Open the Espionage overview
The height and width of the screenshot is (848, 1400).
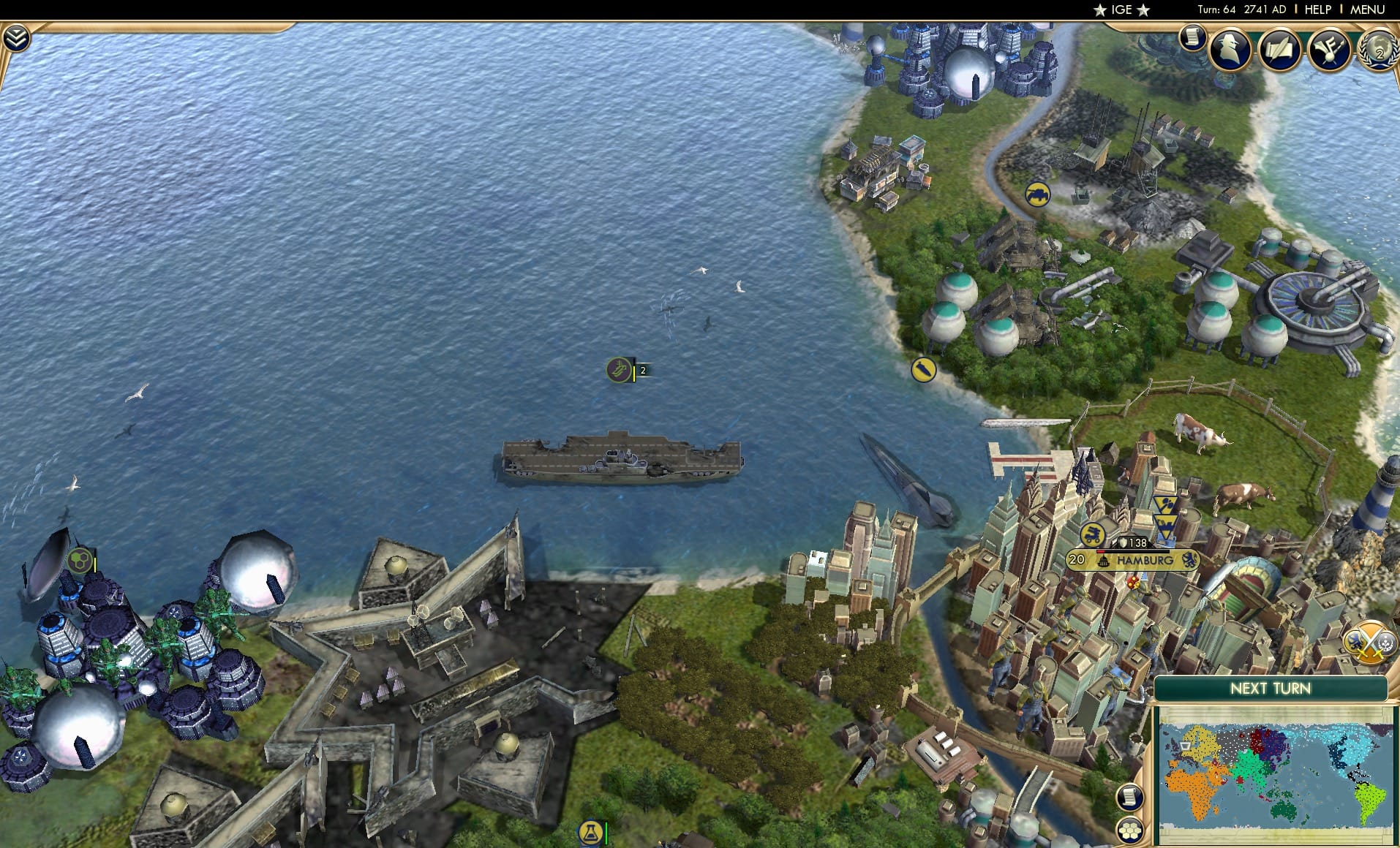pyautogui.click(x=1228, y=51)
